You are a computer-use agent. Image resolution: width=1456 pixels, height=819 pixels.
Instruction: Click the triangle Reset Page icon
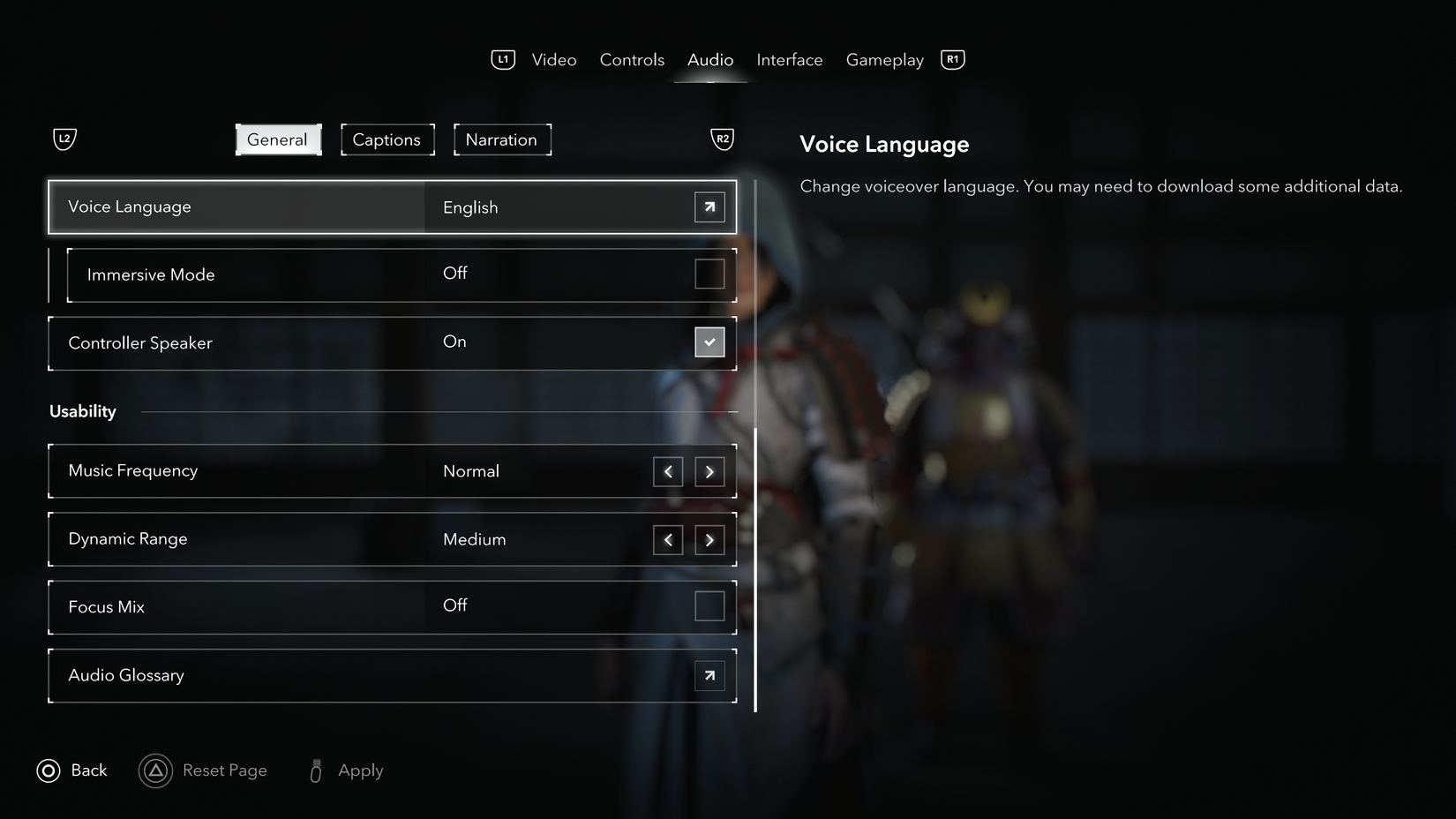155,770
